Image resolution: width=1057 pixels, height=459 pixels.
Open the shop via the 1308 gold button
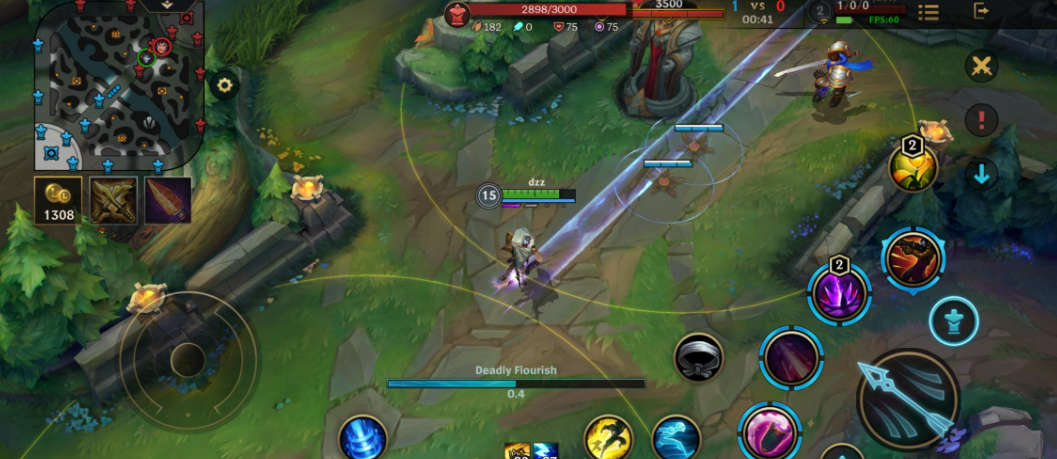tap(58, 201)
